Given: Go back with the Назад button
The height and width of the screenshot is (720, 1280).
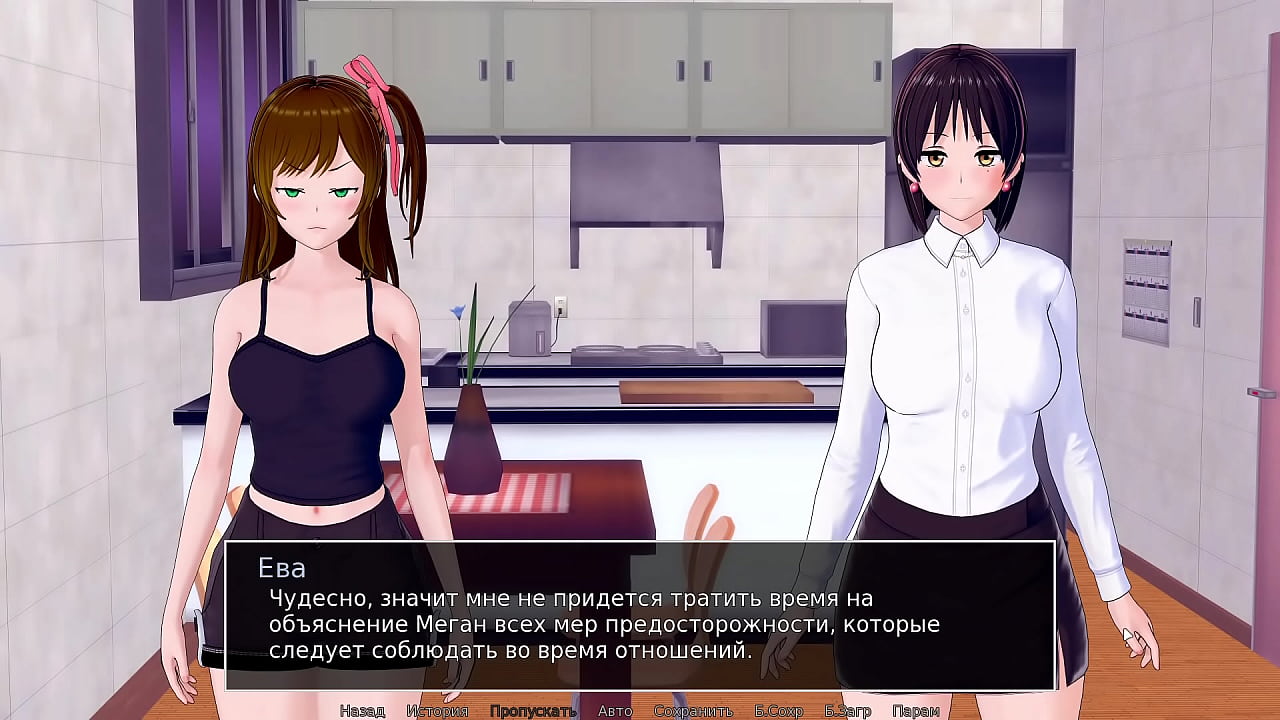Looking at the screenshot, I should [362, 711].
